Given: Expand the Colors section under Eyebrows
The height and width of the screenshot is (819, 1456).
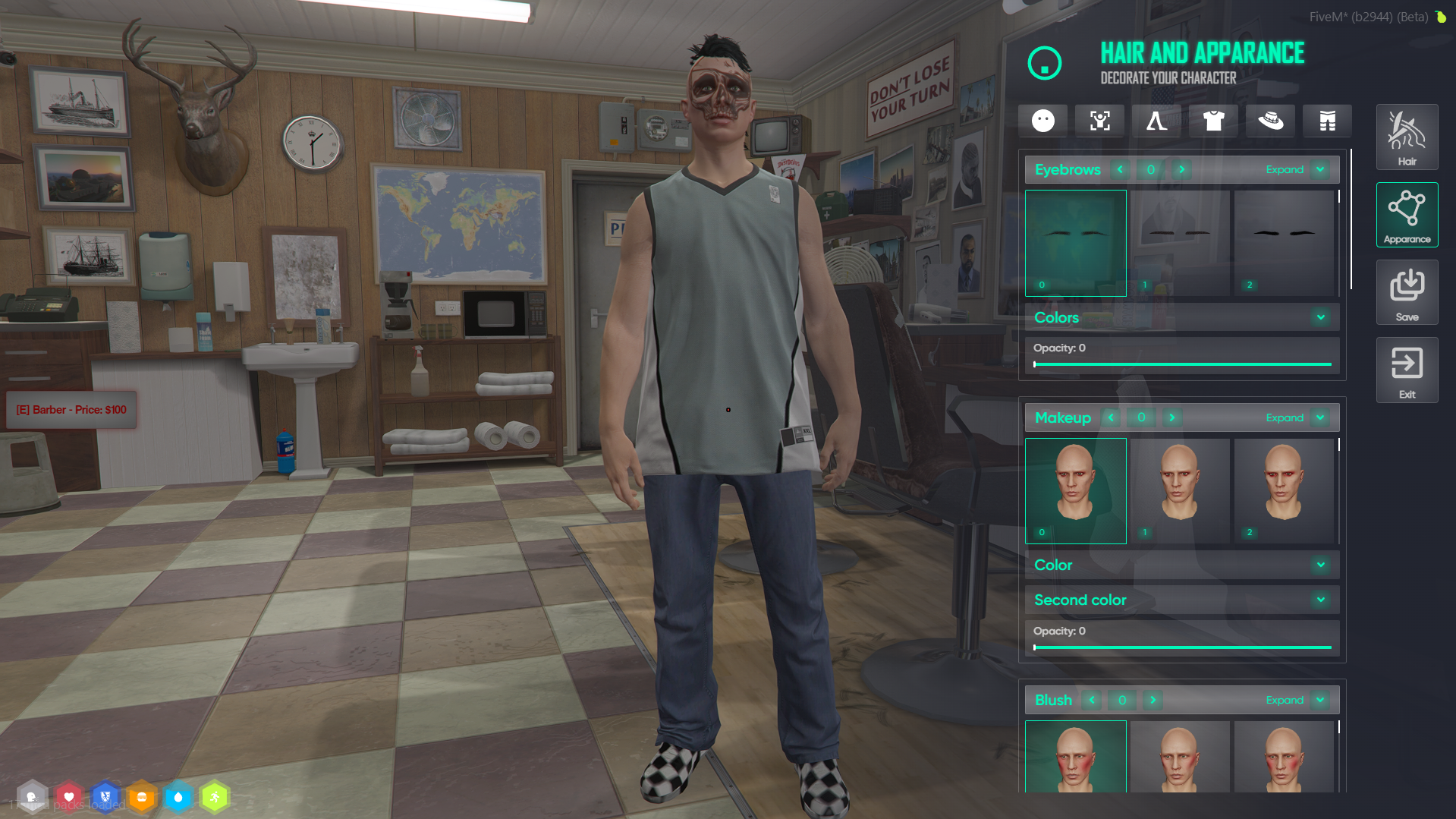Looking at the screenshot, I should 1320,317.
